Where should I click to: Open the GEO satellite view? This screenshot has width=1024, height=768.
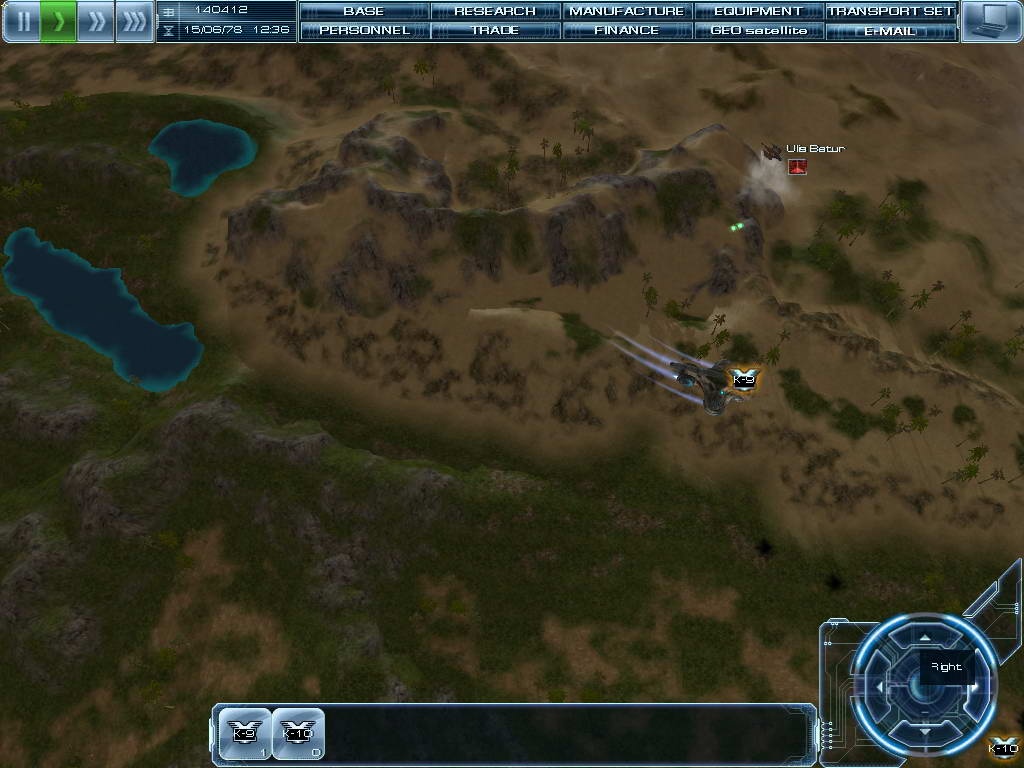758,30
